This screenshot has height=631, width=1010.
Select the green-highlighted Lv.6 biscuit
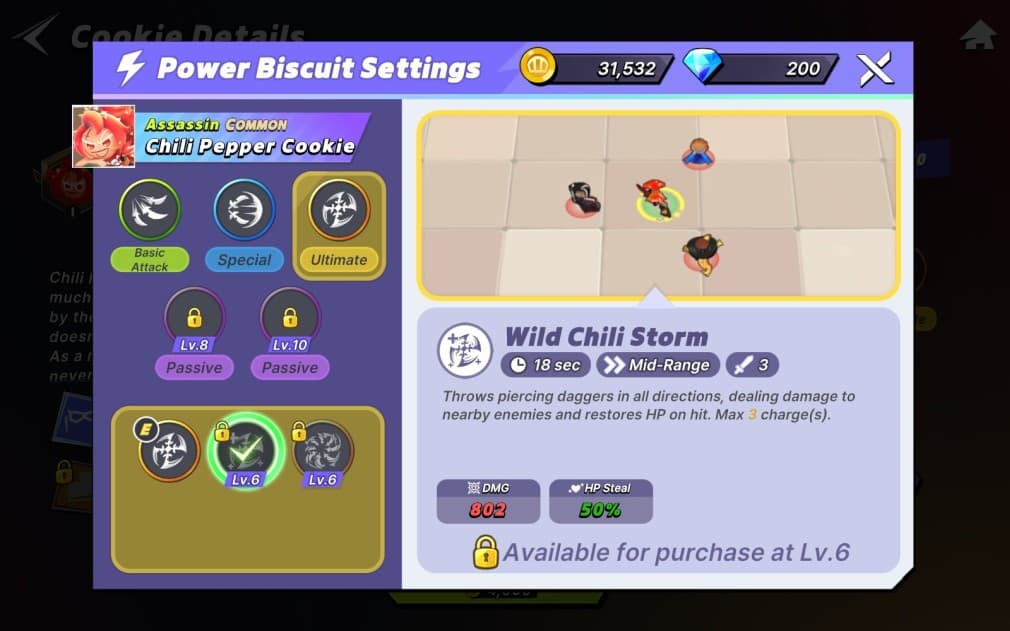point(246,449)
